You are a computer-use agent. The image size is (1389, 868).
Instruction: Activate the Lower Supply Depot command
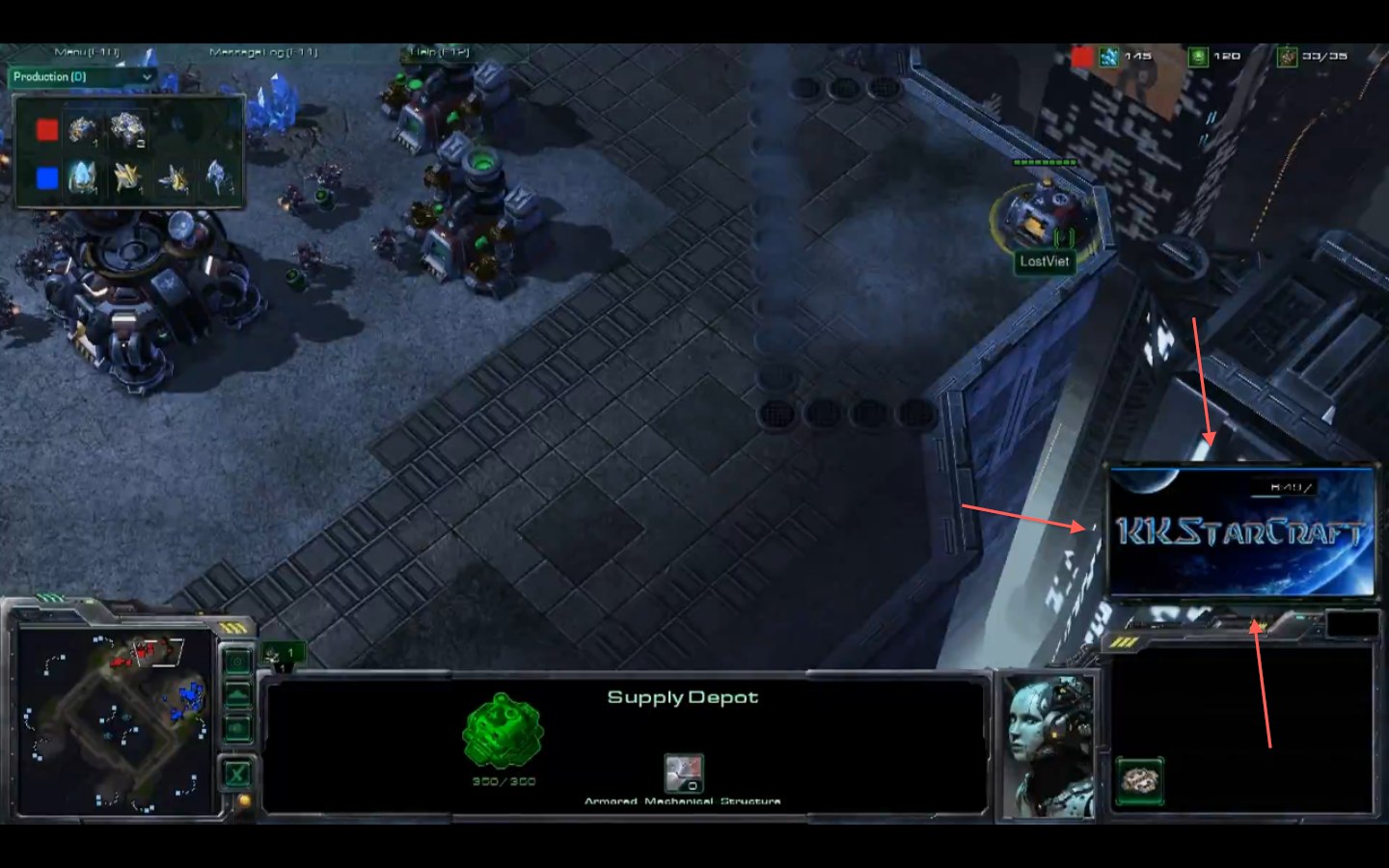tap(1140, 780)
